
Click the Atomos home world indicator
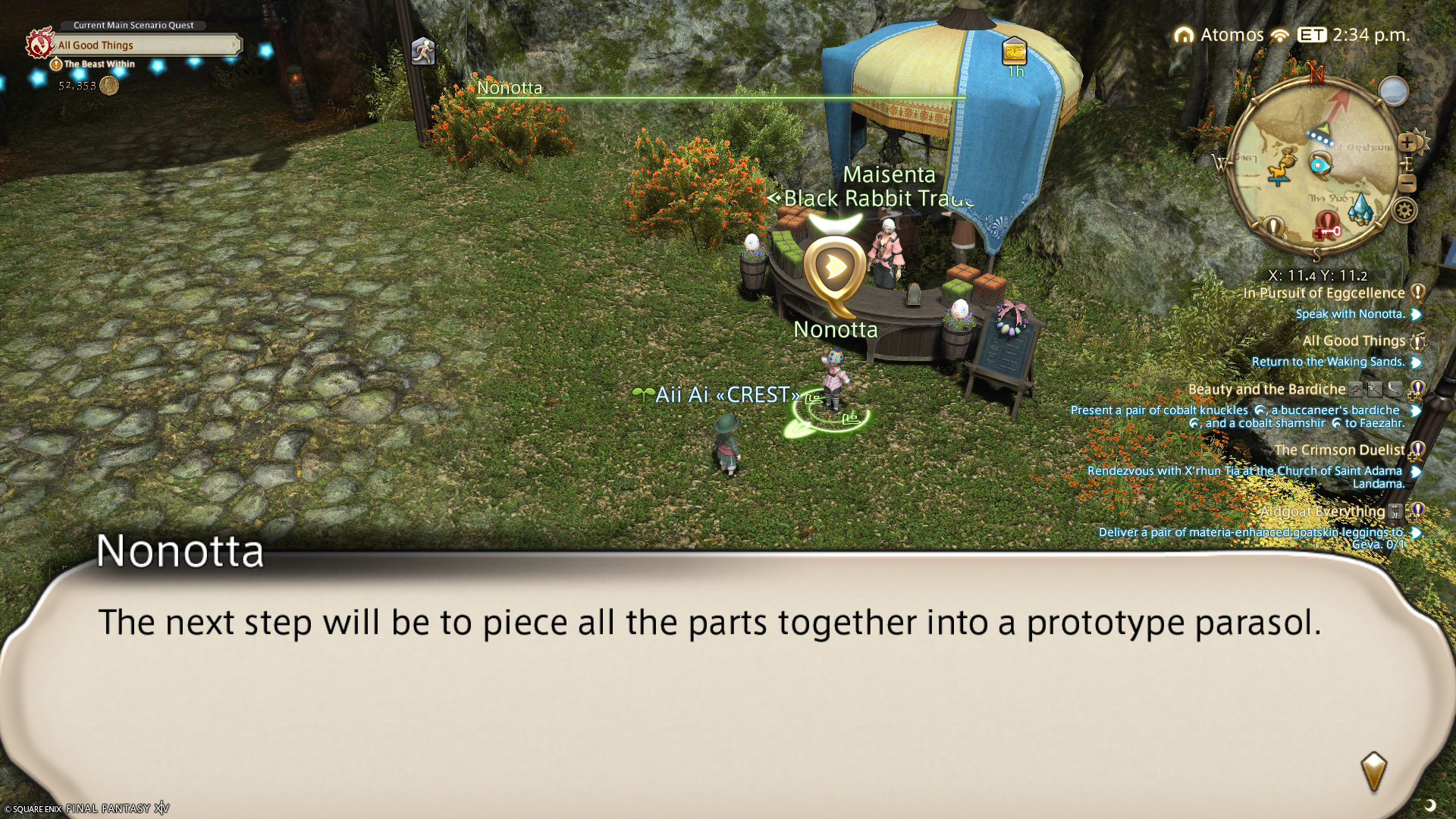(x=1219, y=35)
